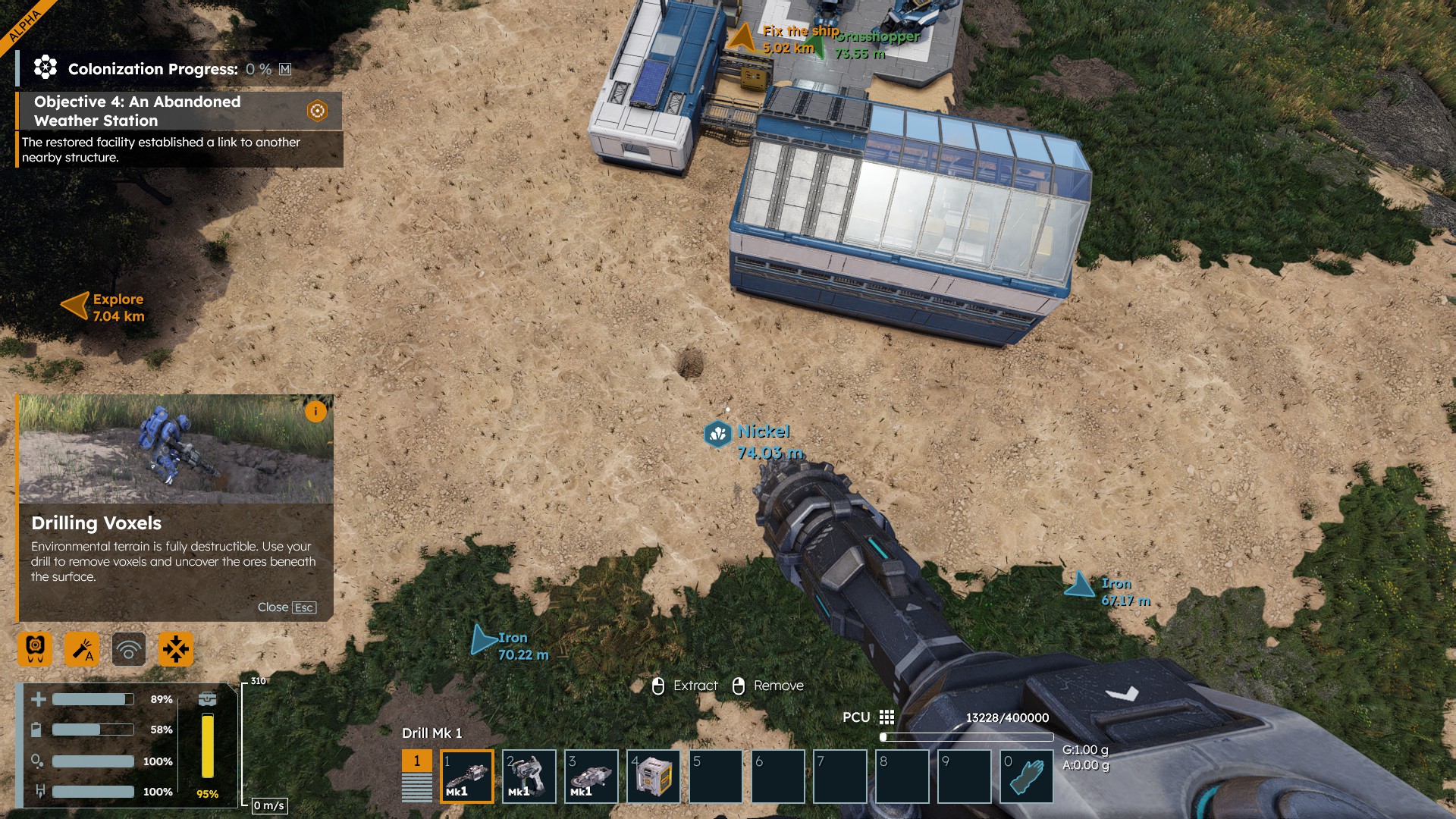The image size is (1456, 819).
Task: Select the Nickel ore marker
Action: [x=717, y=434]
